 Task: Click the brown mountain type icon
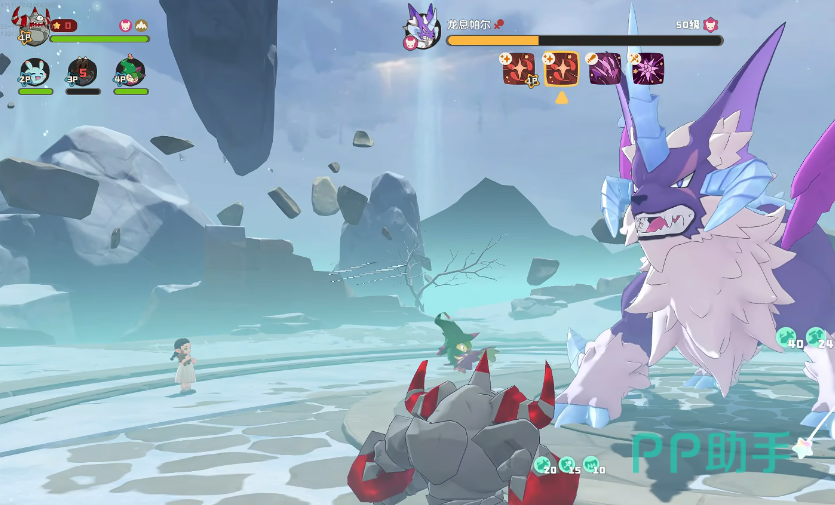coord(142,25)
